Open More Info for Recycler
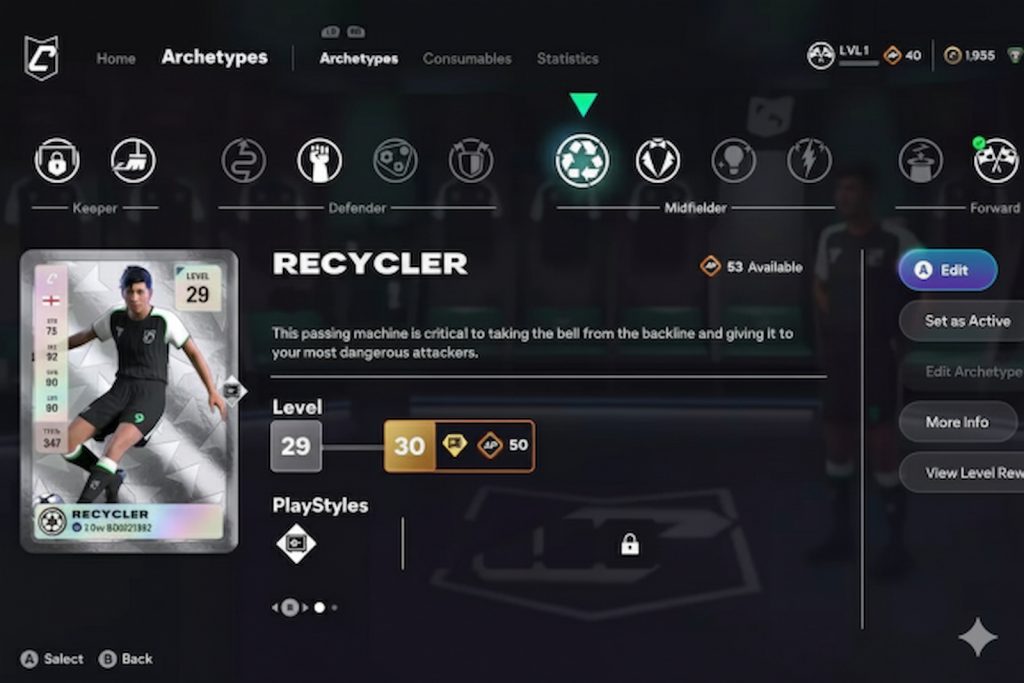This screenshot has width=1024, height=683. pos(957,422)
